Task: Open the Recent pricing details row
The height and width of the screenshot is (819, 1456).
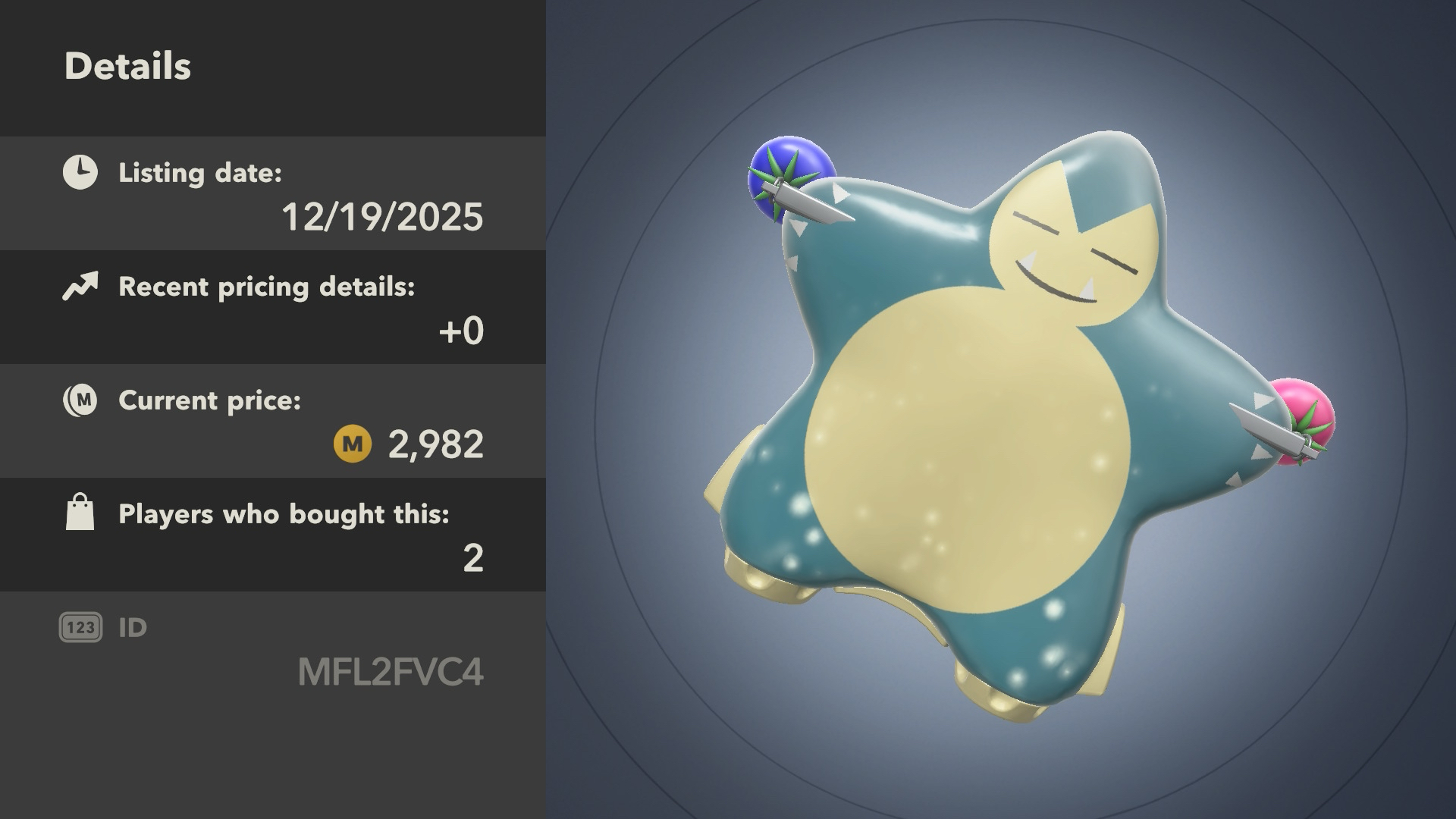Action: point(273,308)
